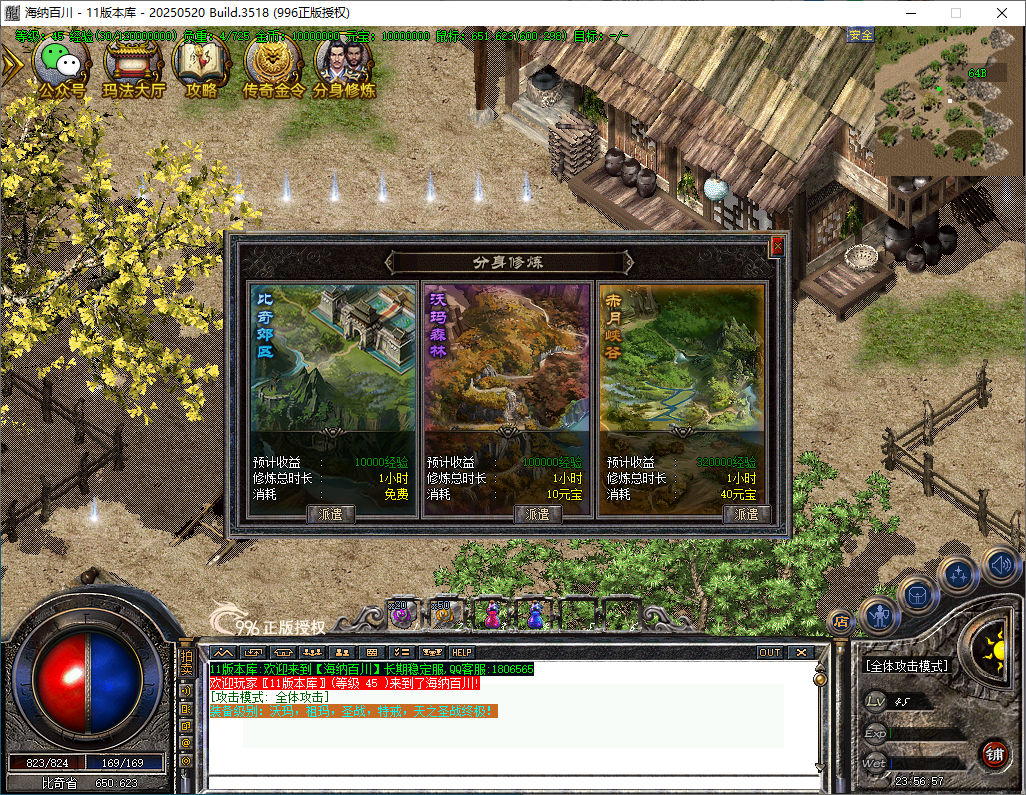The image size is (1026, 795).
Task: Open the 传奇金令 gold lion icon
Action: (273, 66)
